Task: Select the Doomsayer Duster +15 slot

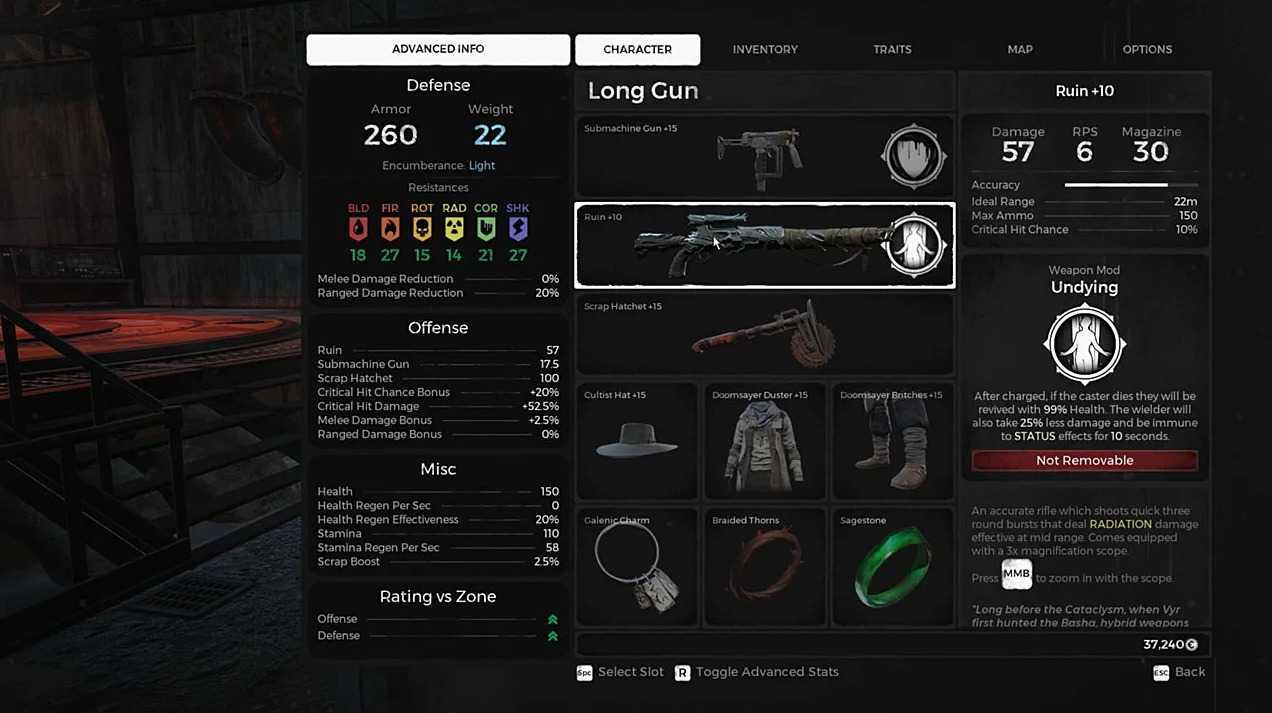Action: (765, 441)
